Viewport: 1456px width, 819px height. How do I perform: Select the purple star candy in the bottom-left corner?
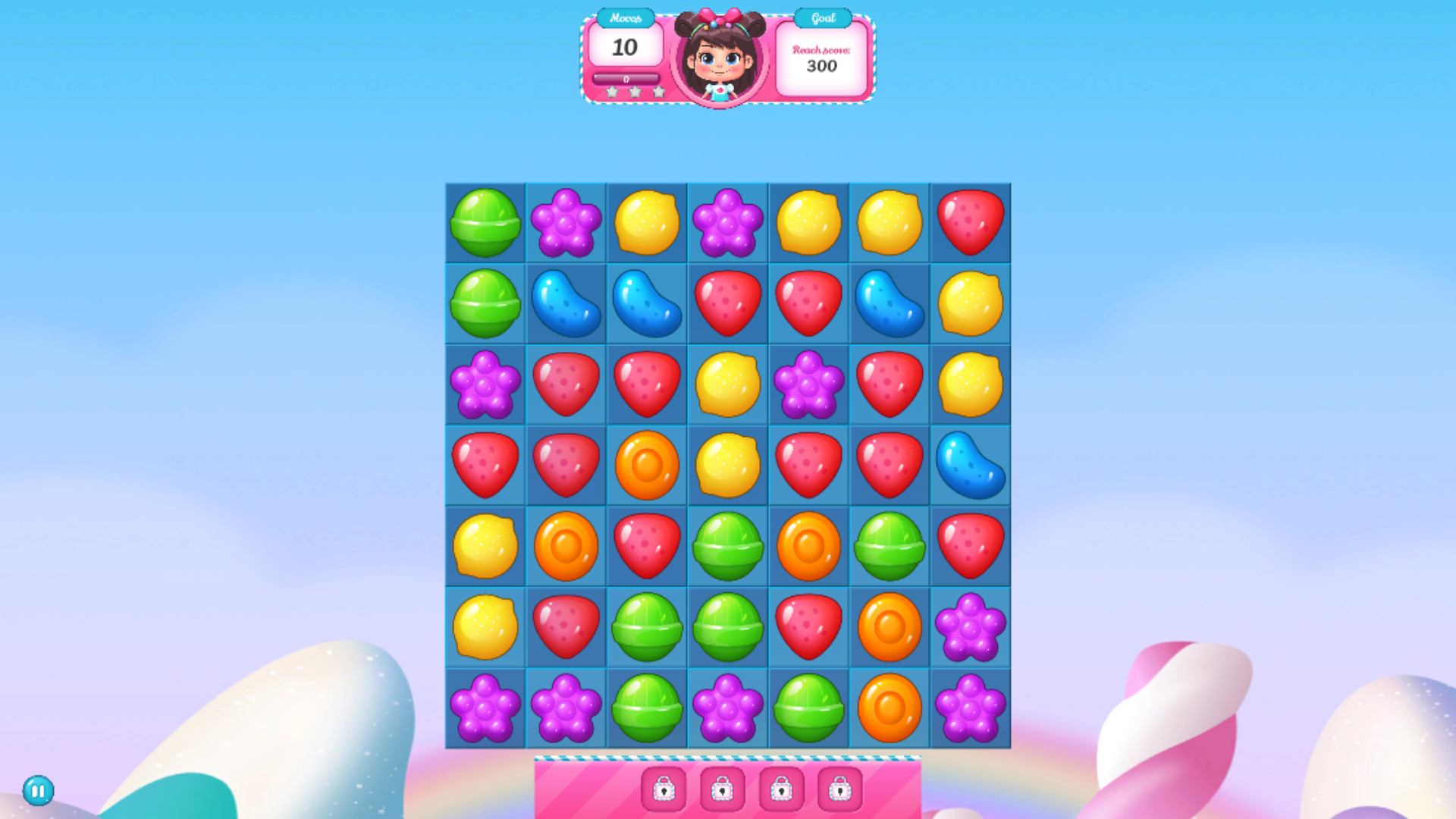point(485,709)
